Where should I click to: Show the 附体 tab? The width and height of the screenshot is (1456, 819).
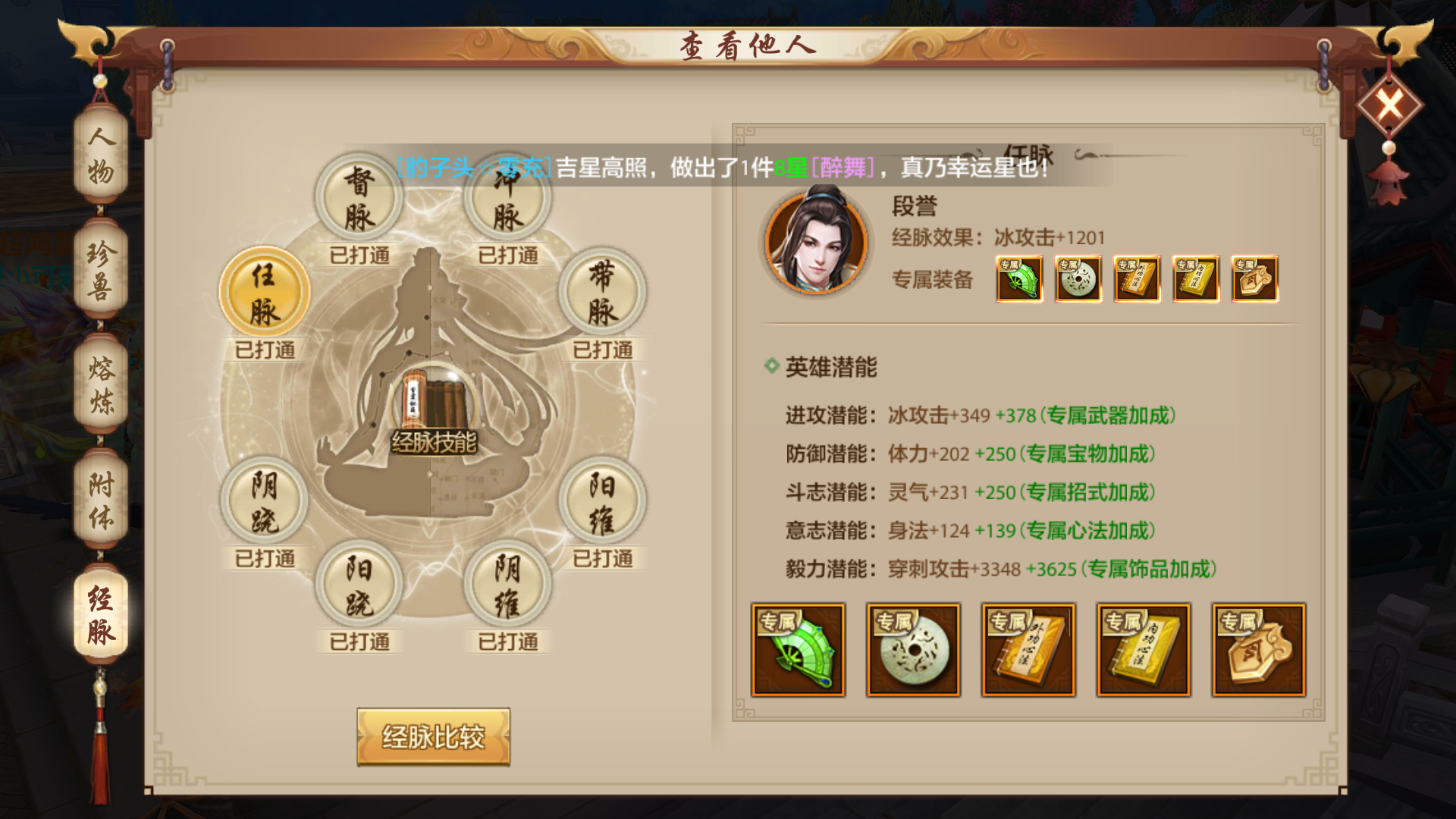(x=101, y=500)
